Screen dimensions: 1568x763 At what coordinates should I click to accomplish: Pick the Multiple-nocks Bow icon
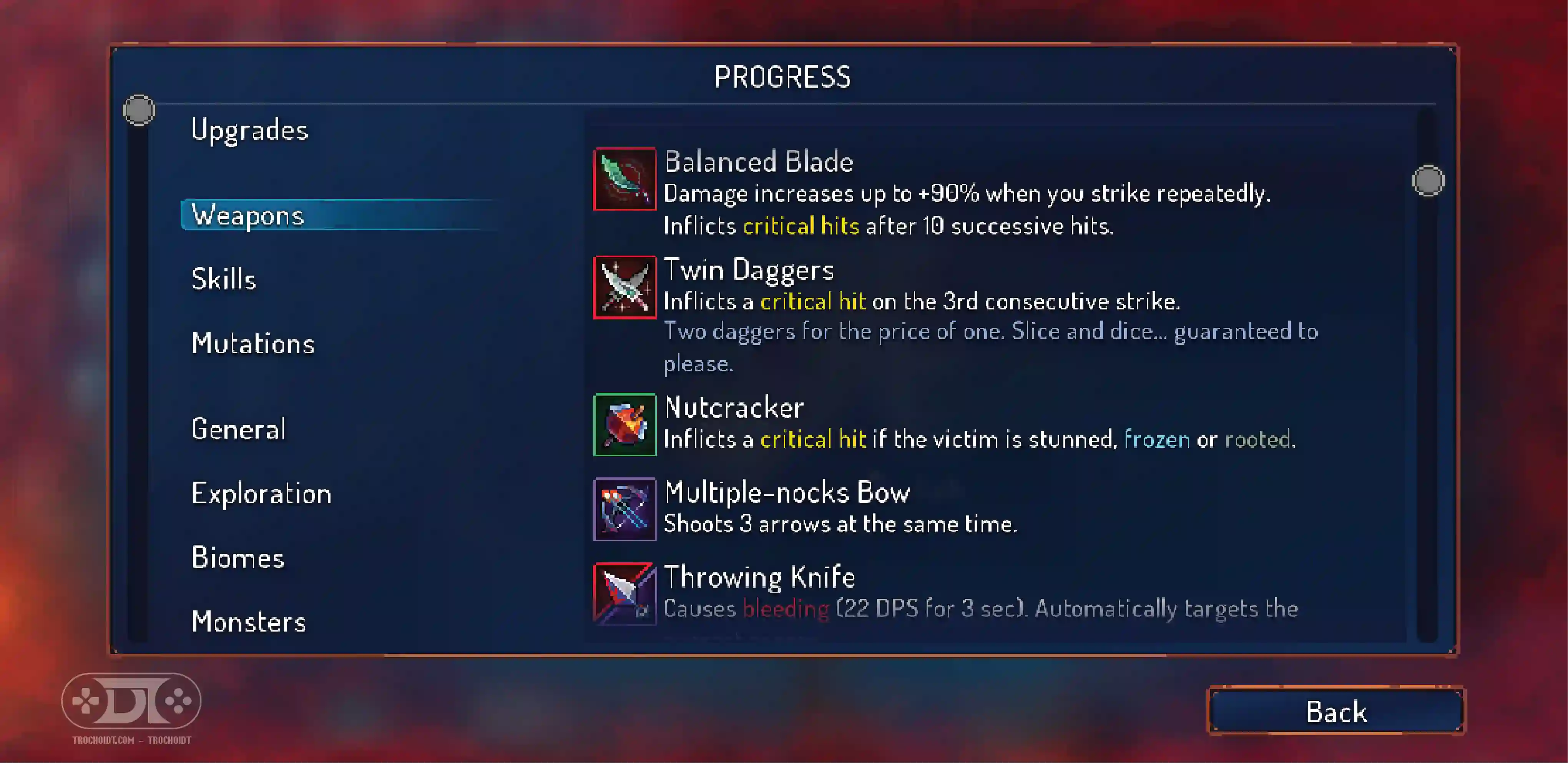[625, 509]
